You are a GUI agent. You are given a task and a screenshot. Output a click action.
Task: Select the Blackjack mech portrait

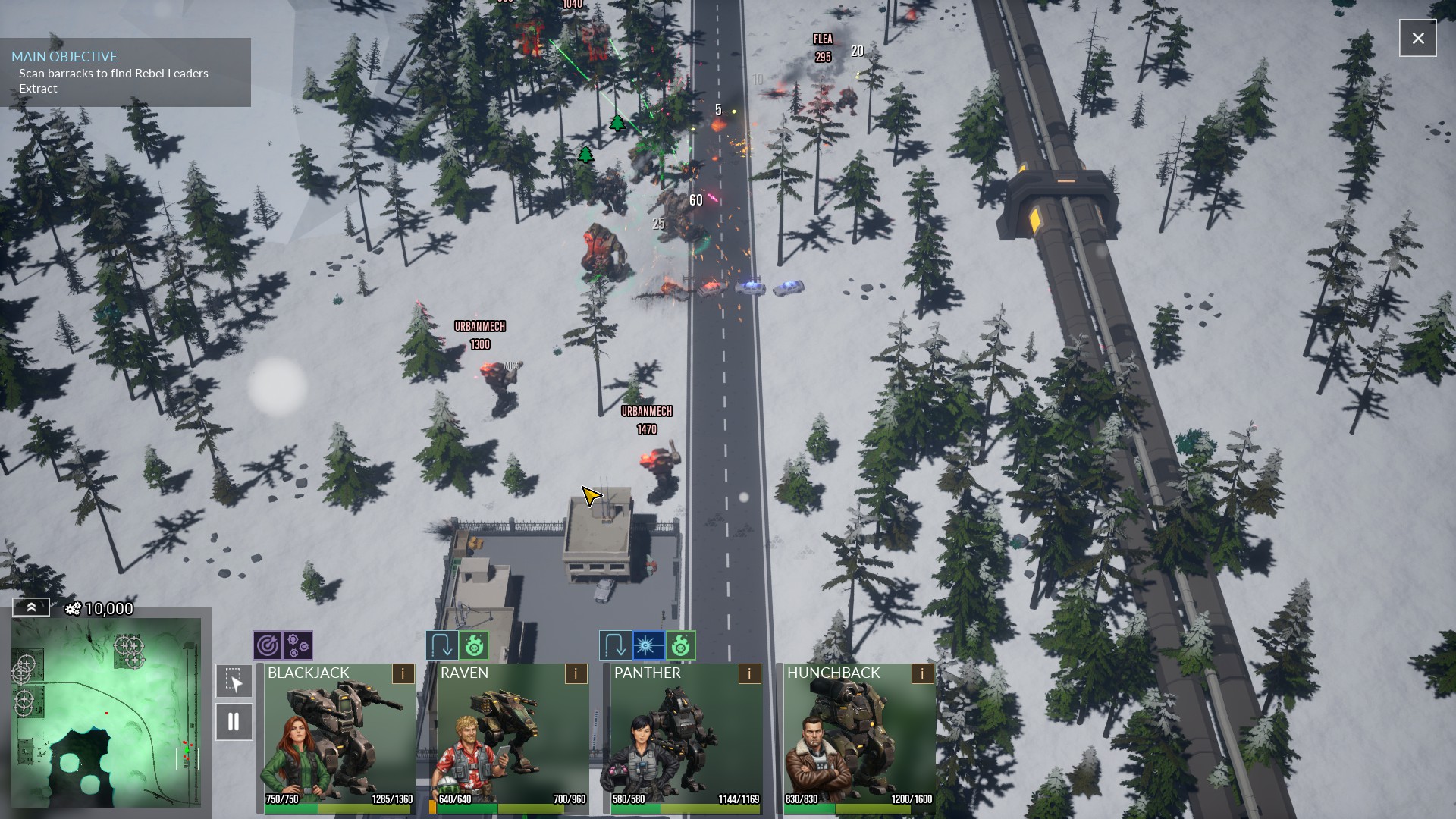[x=339, y=736]
